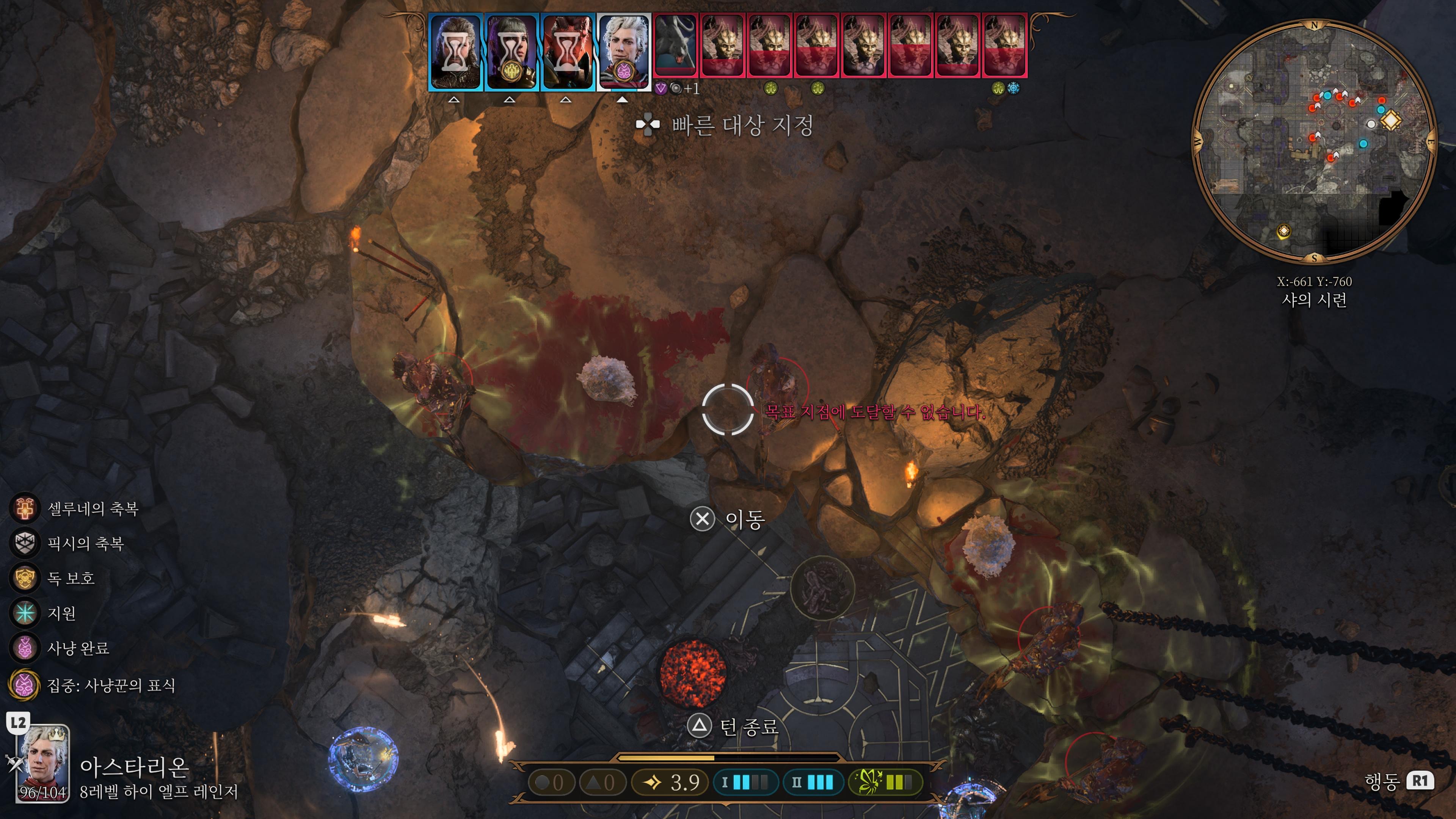Inspect the 셀루네의 축복 status icon

(25, 508)
